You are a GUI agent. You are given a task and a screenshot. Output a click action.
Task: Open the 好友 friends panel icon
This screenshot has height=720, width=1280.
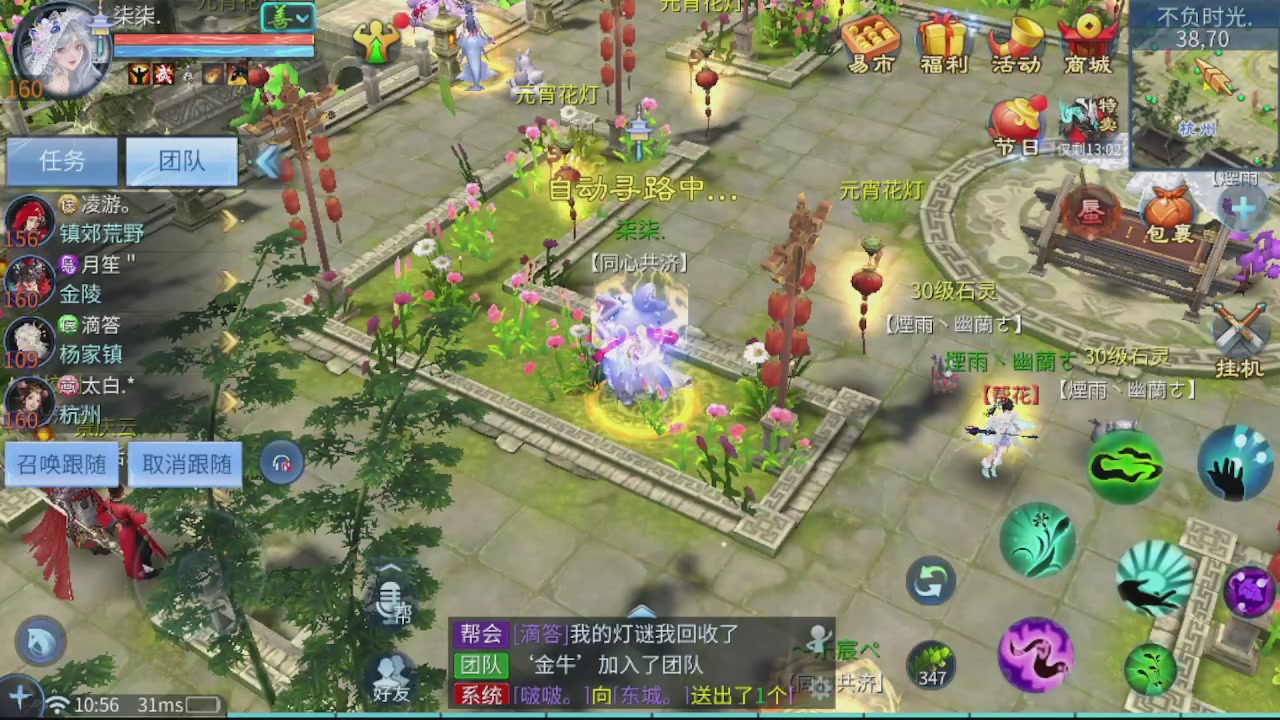click(x=389, y=672)
